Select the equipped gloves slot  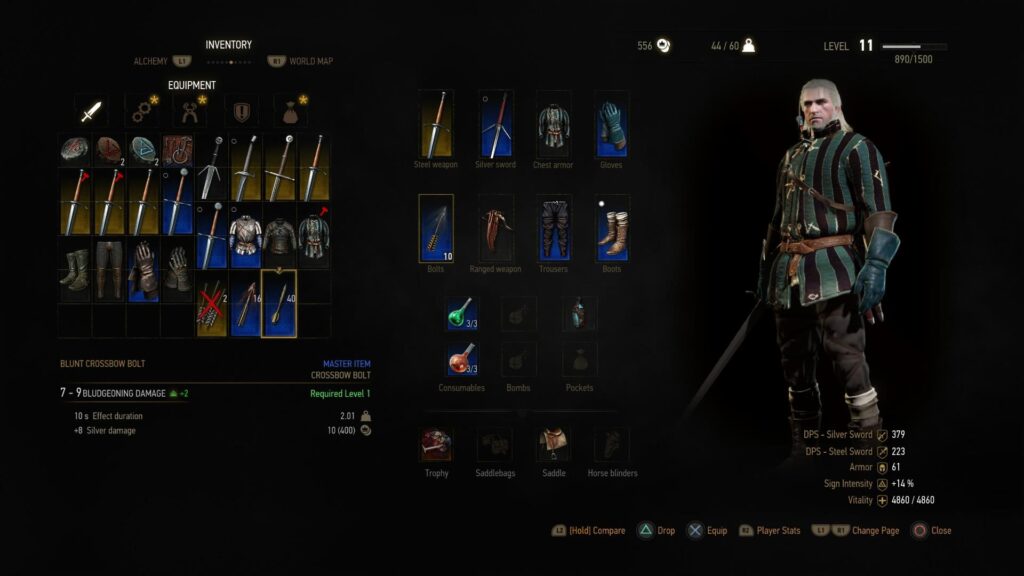pos(611,124)
